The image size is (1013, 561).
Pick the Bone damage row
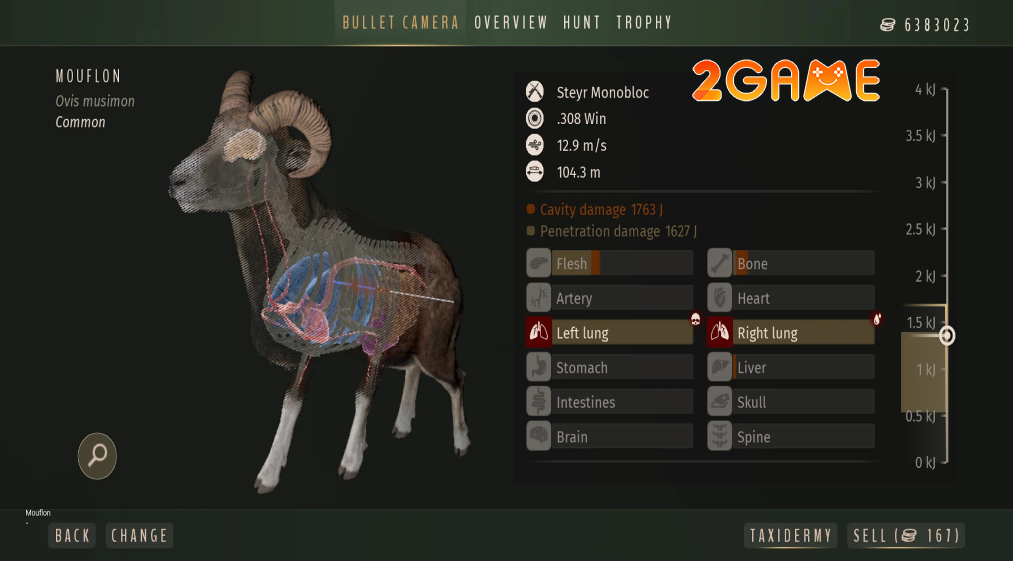[x=790, y=264]
